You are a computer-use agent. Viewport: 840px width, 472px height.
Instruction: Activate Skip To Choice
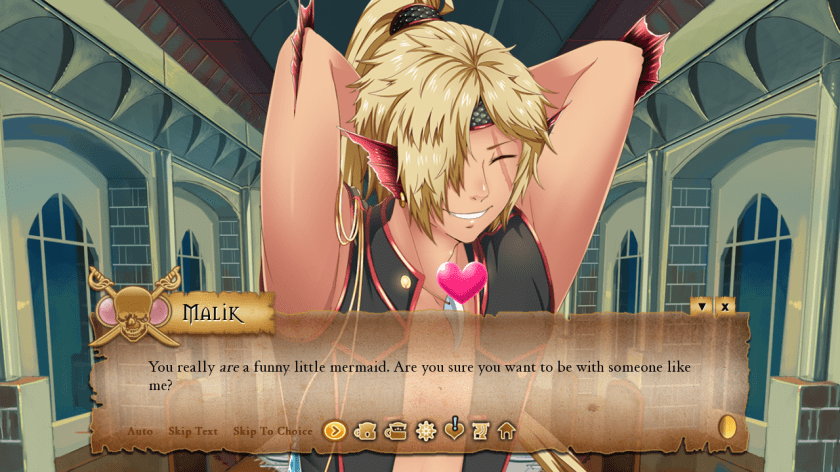pos(273,431)
